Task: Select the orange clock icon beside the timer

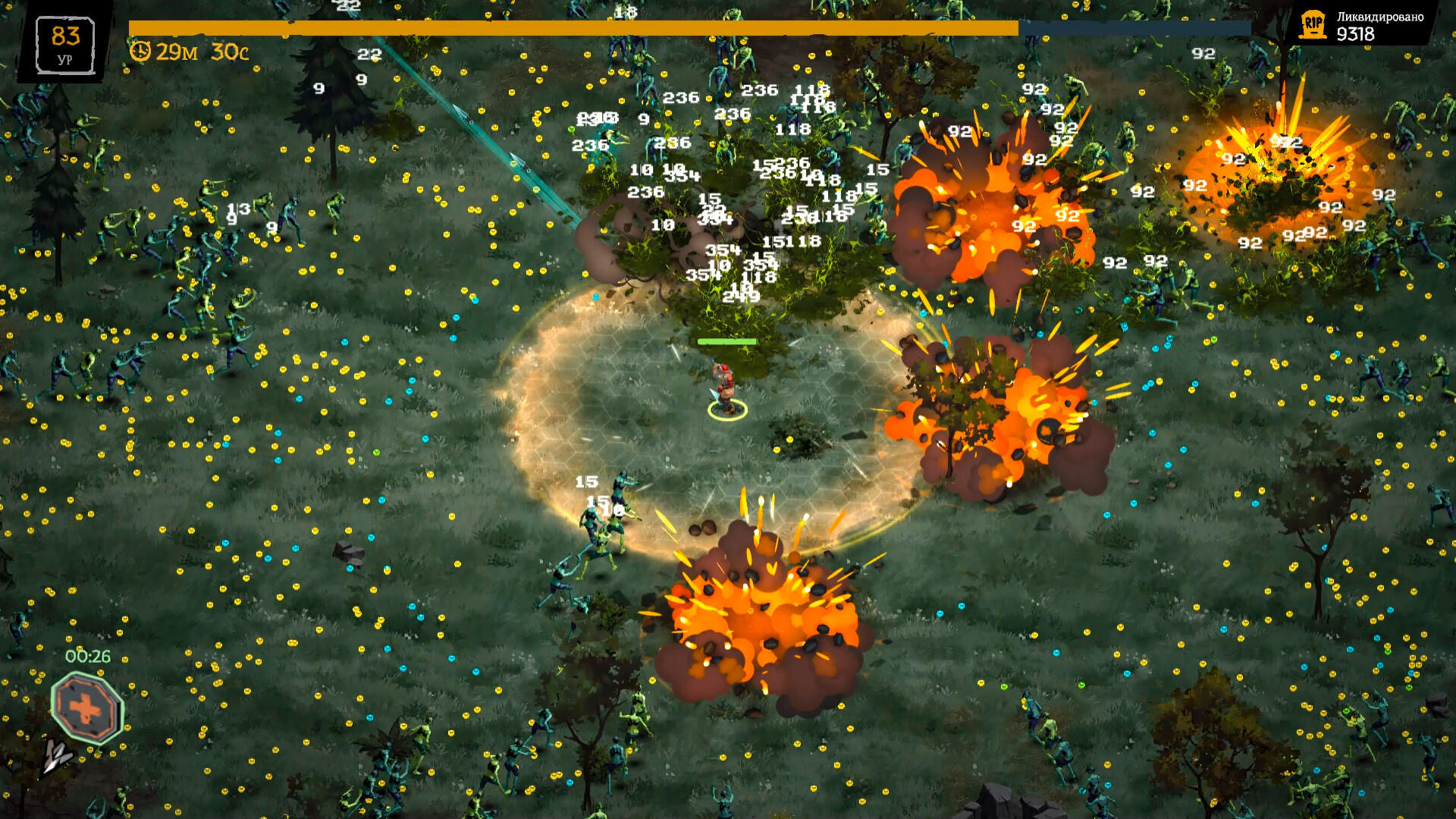Action: (x=141, y=52)
